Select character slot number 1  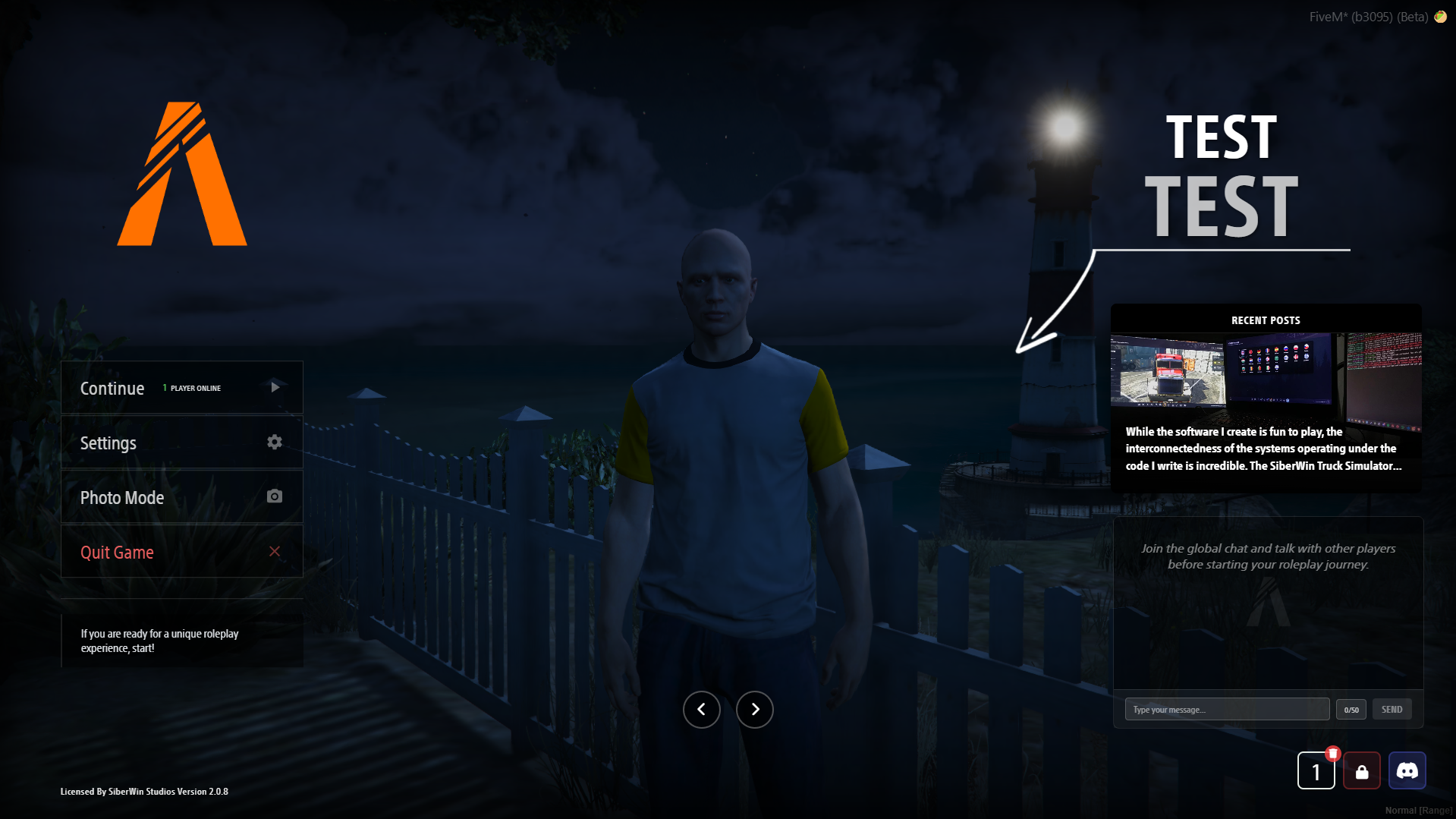click(1316, 770)
